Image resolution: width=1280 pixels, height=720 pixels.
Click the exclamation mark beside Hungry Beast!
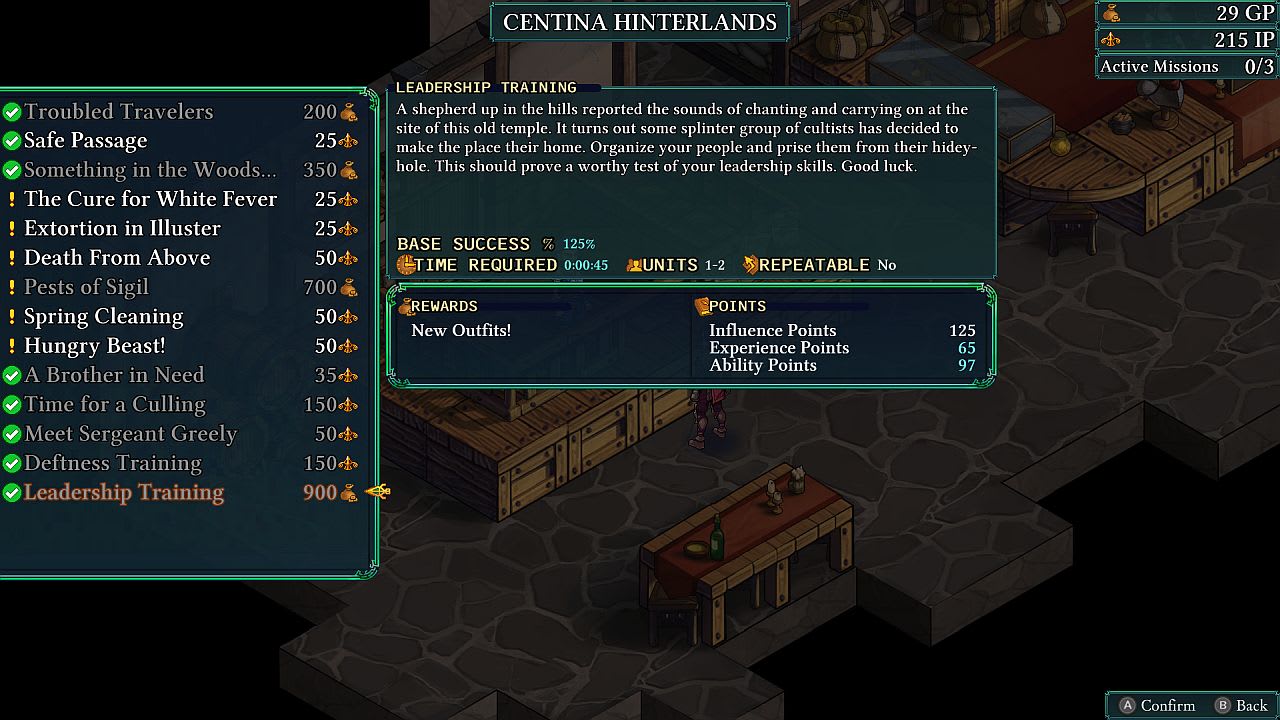click(x=13, y=346)
